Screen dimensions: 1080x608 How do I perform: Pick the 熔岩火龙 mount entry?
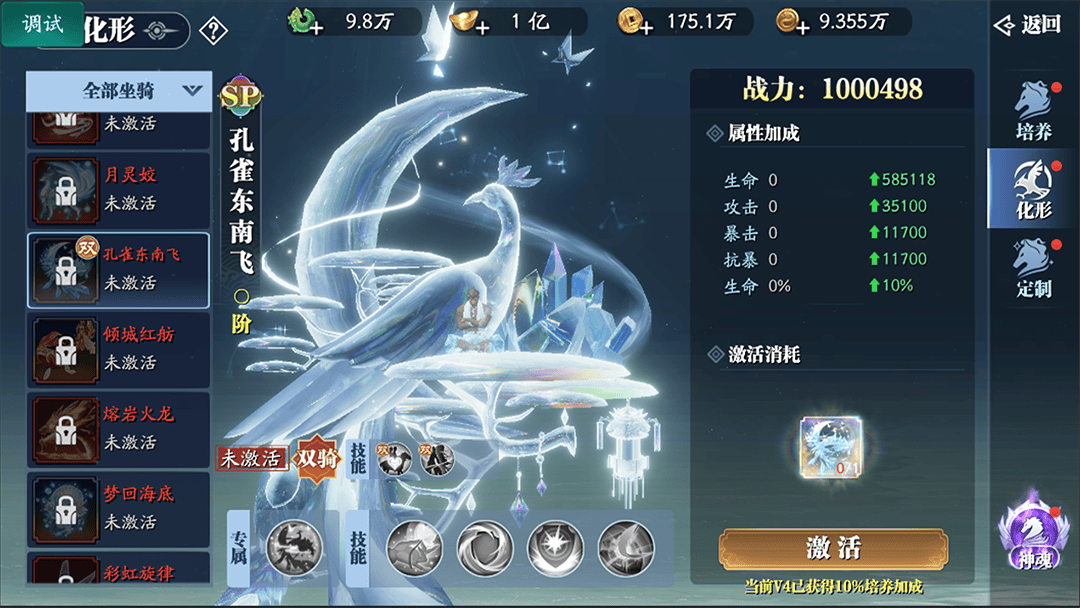click(x=119, y=428)
